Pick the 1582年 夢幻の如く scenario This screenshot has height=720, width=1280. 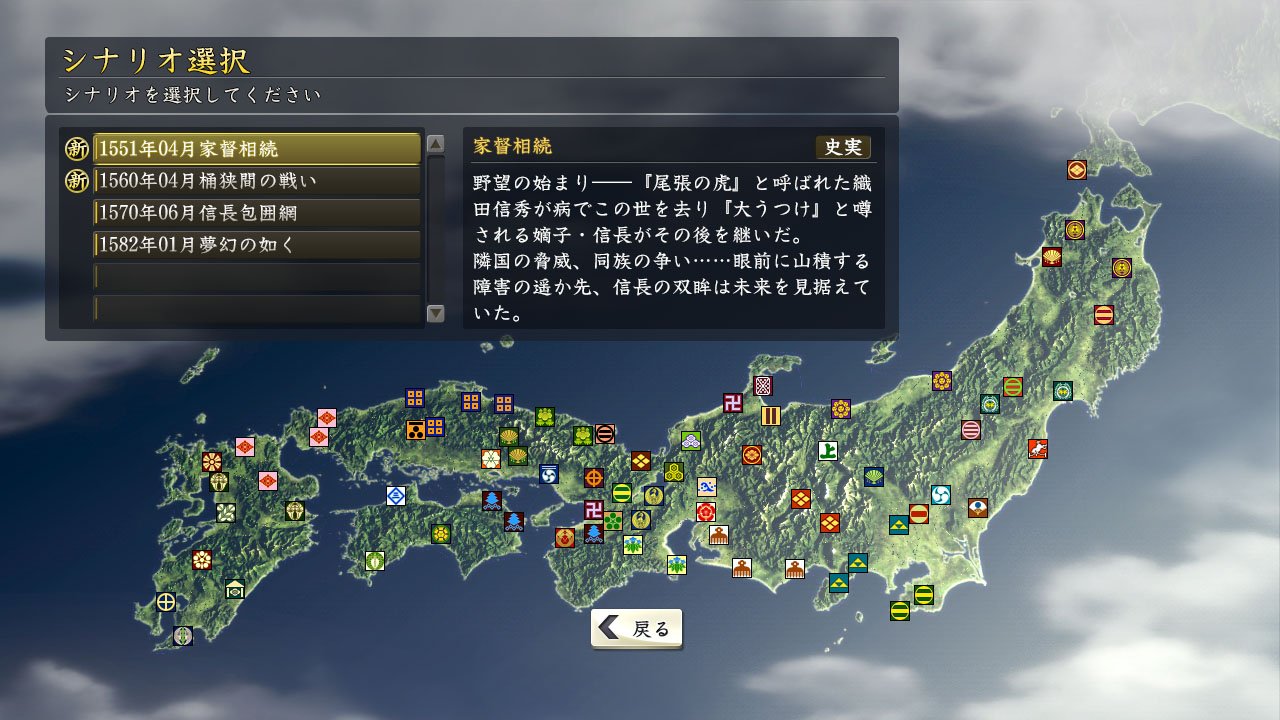256,245
